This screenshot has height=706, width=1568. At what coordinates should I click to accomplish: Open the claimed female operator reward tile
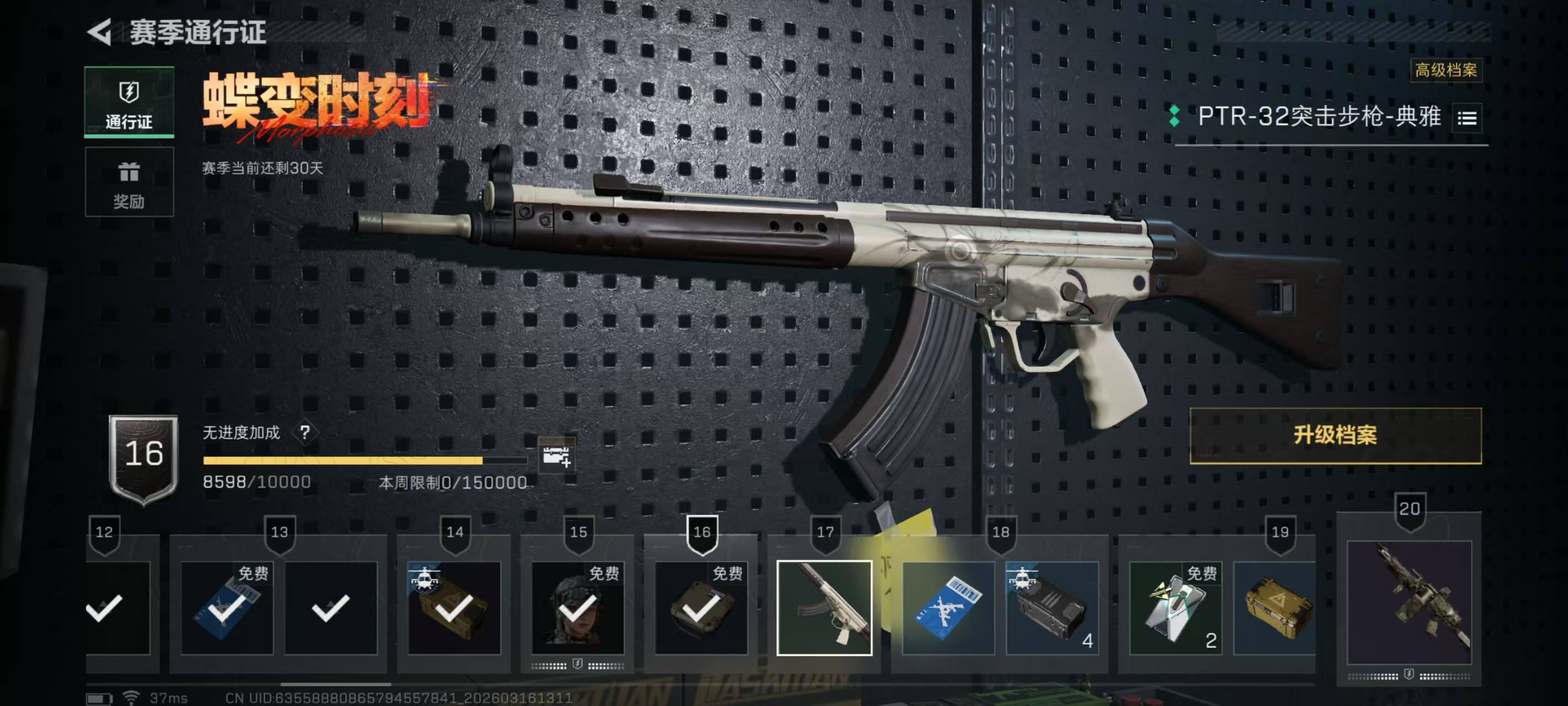click(x=577, y=607)
